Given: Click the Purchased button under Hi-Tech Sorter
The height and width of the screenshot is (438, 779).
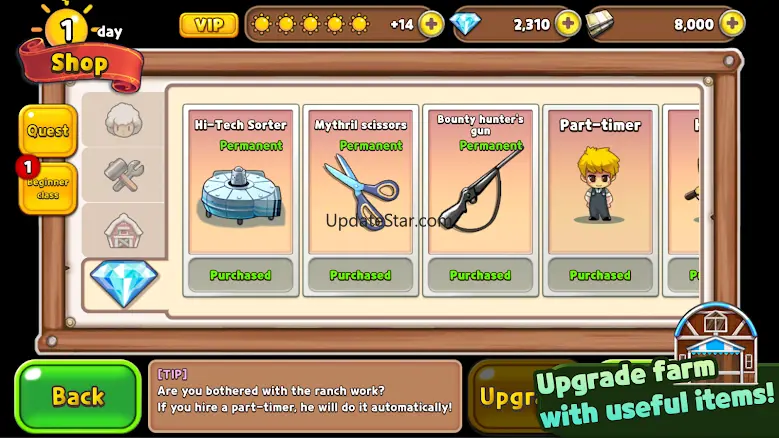Looking at the screenshot, I should [240, 275].
